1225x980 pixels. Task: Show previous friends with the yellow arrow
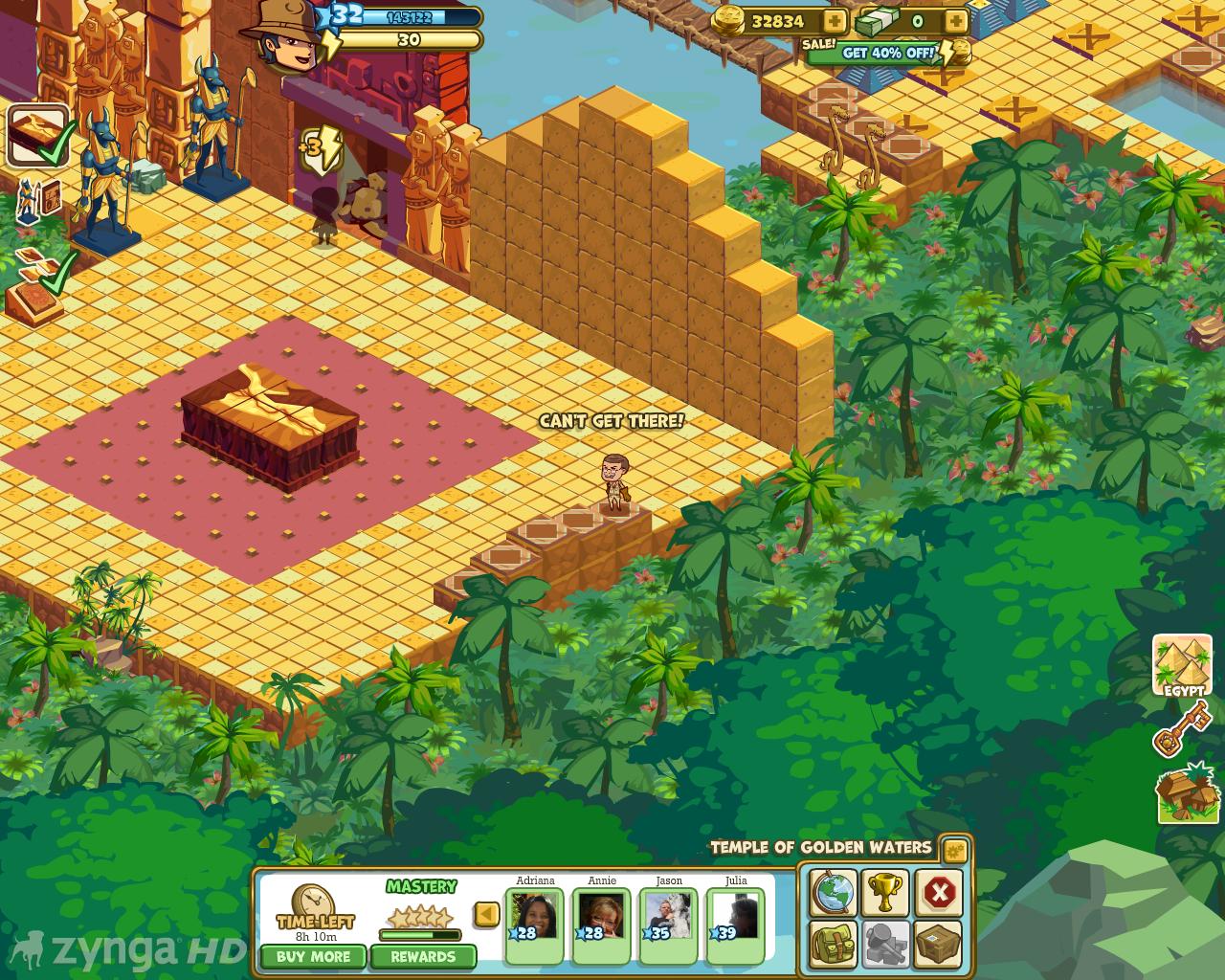click(x=487, y=914)
